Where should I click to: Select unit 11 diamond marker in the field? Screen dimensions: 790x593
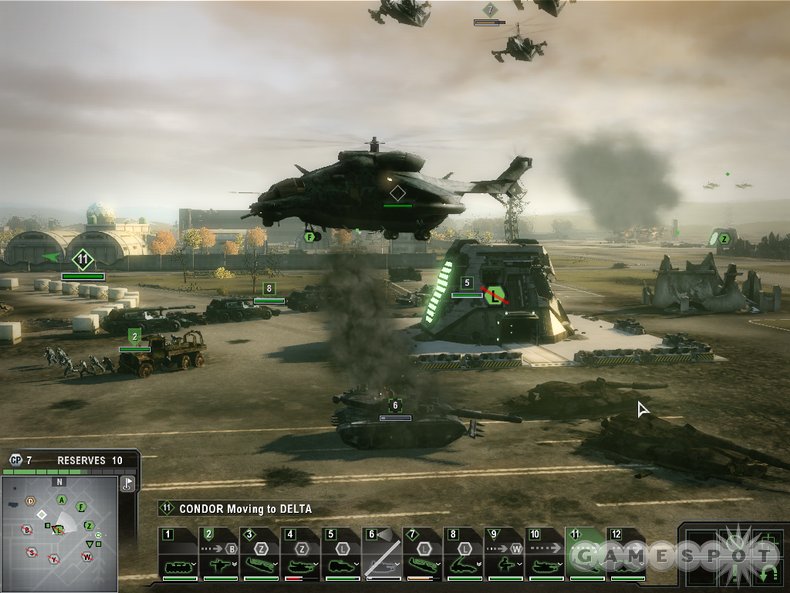(83, 259)
